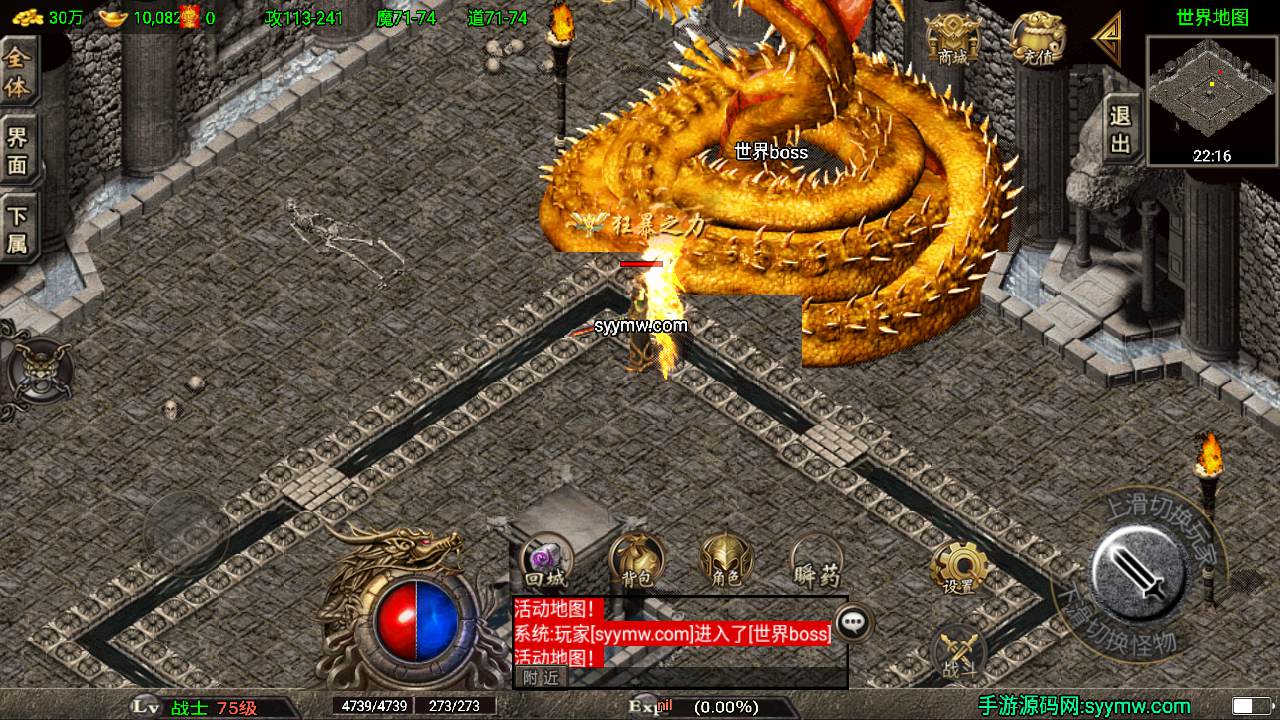The height and width of the screenshot is (720, 1280).
Task: Open the minimap of the boss room
Action: point(1212,96)
